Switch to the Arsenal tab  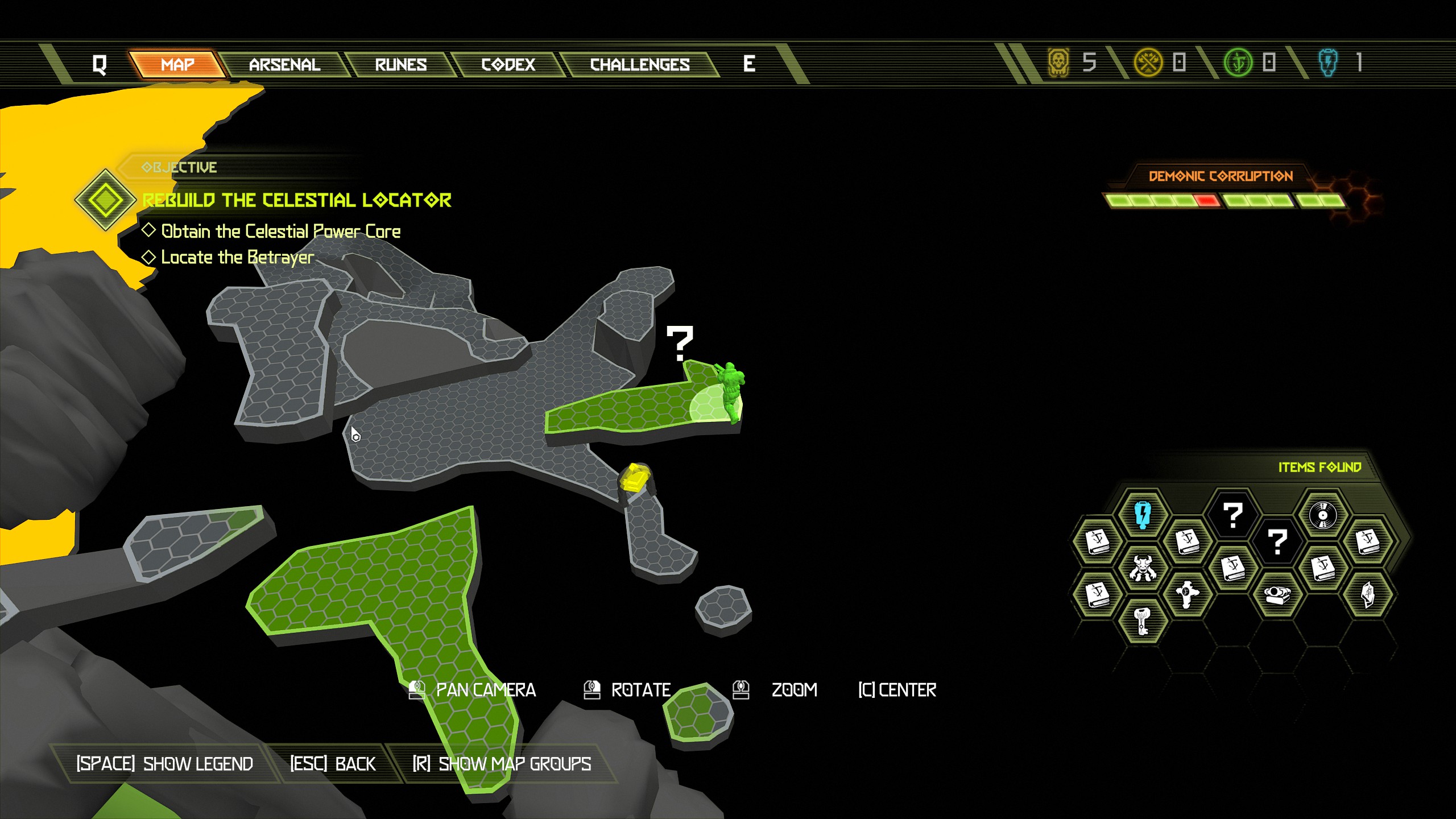click(x=284, y=64)
